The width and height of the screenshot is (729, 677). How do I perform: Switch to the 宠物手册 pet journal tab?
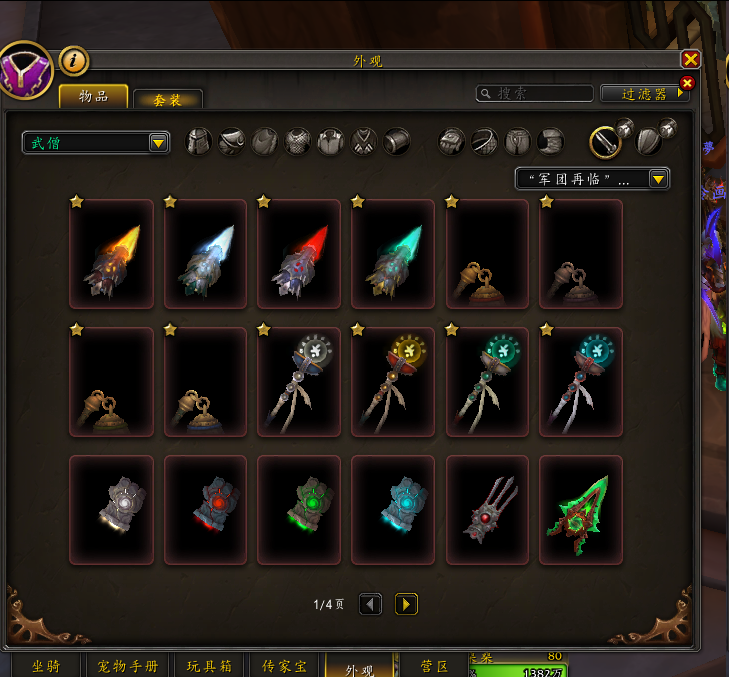pyautogui.click(x=129, y=666)
